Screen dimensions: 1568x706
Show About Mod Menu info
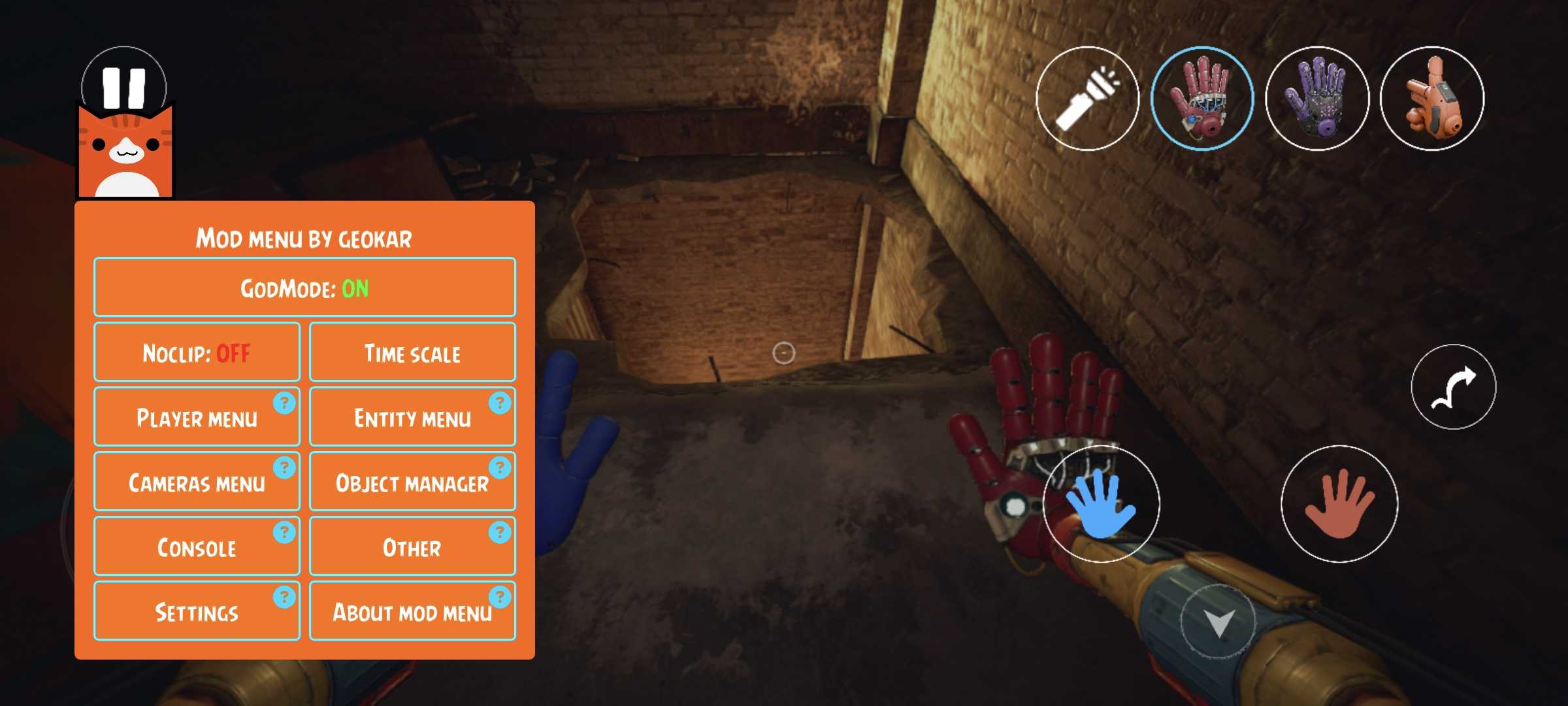pos(412,611)
